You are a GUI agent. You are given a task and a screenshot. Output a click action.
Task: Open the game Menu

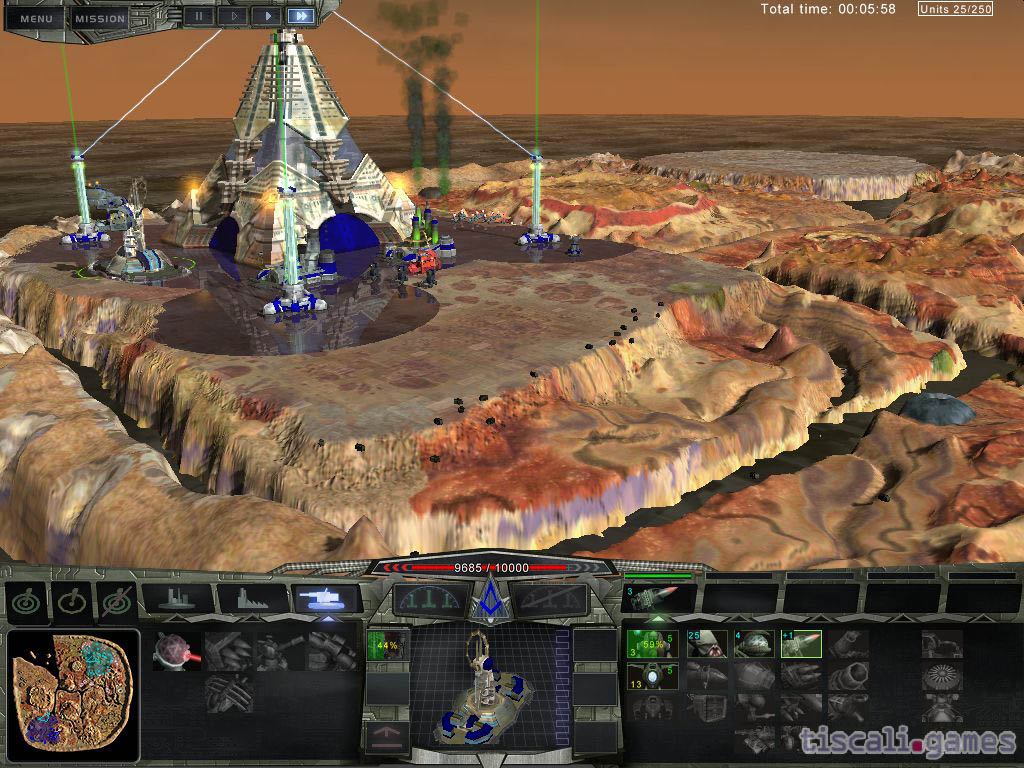click(37, 18)
